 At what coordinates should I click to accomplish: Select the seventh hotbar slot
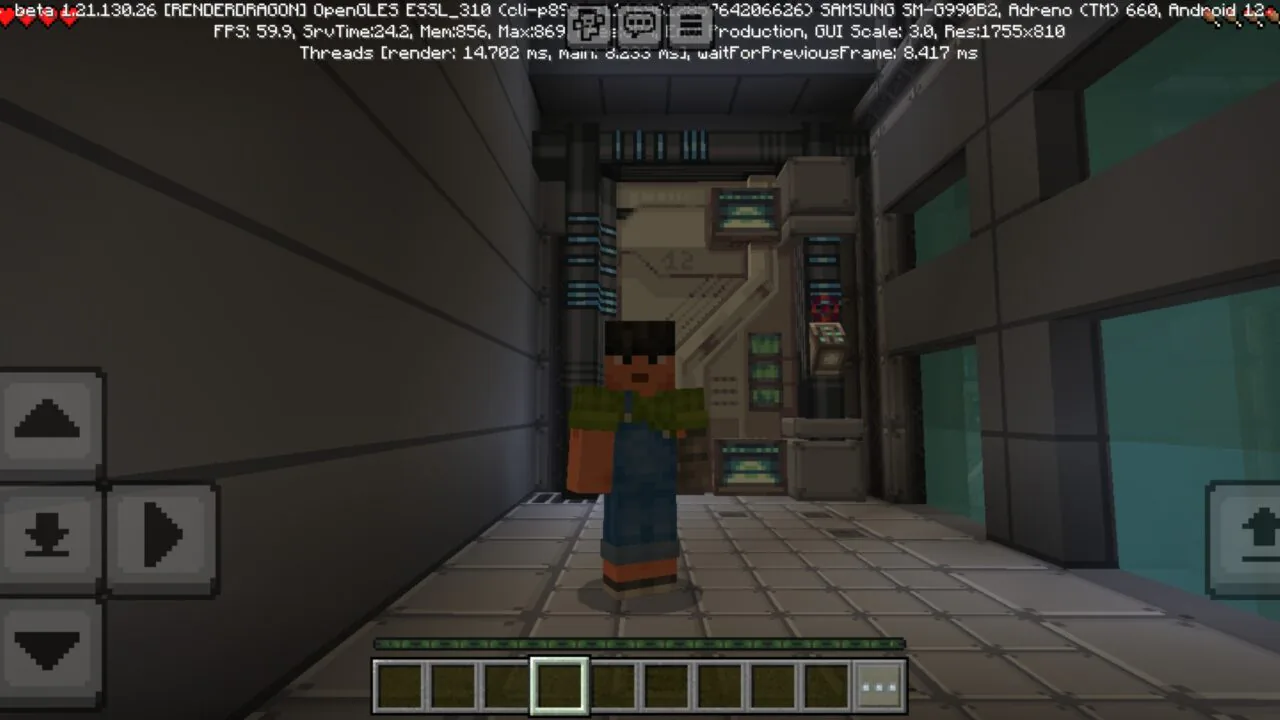coord(719,684)
